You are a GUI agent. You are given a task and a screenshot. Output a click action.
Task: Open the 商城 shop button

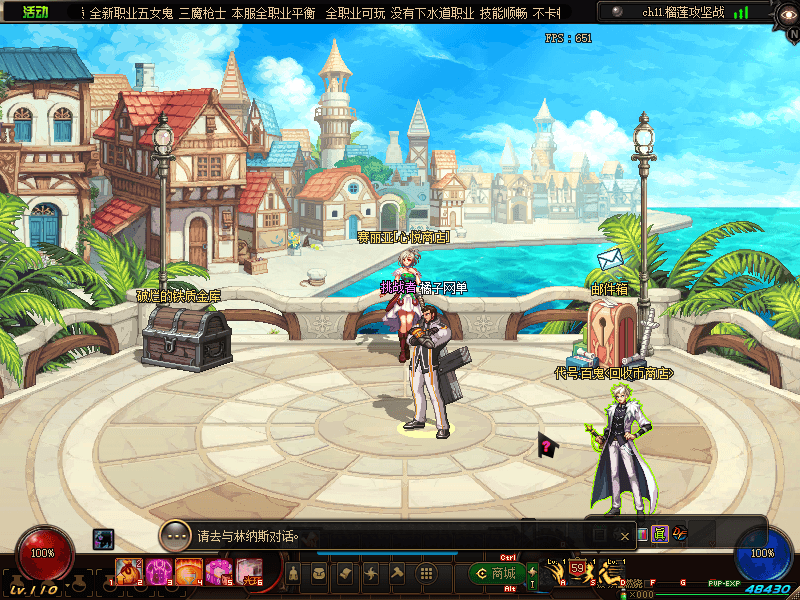pyautogui.click(x=496, y=574)
